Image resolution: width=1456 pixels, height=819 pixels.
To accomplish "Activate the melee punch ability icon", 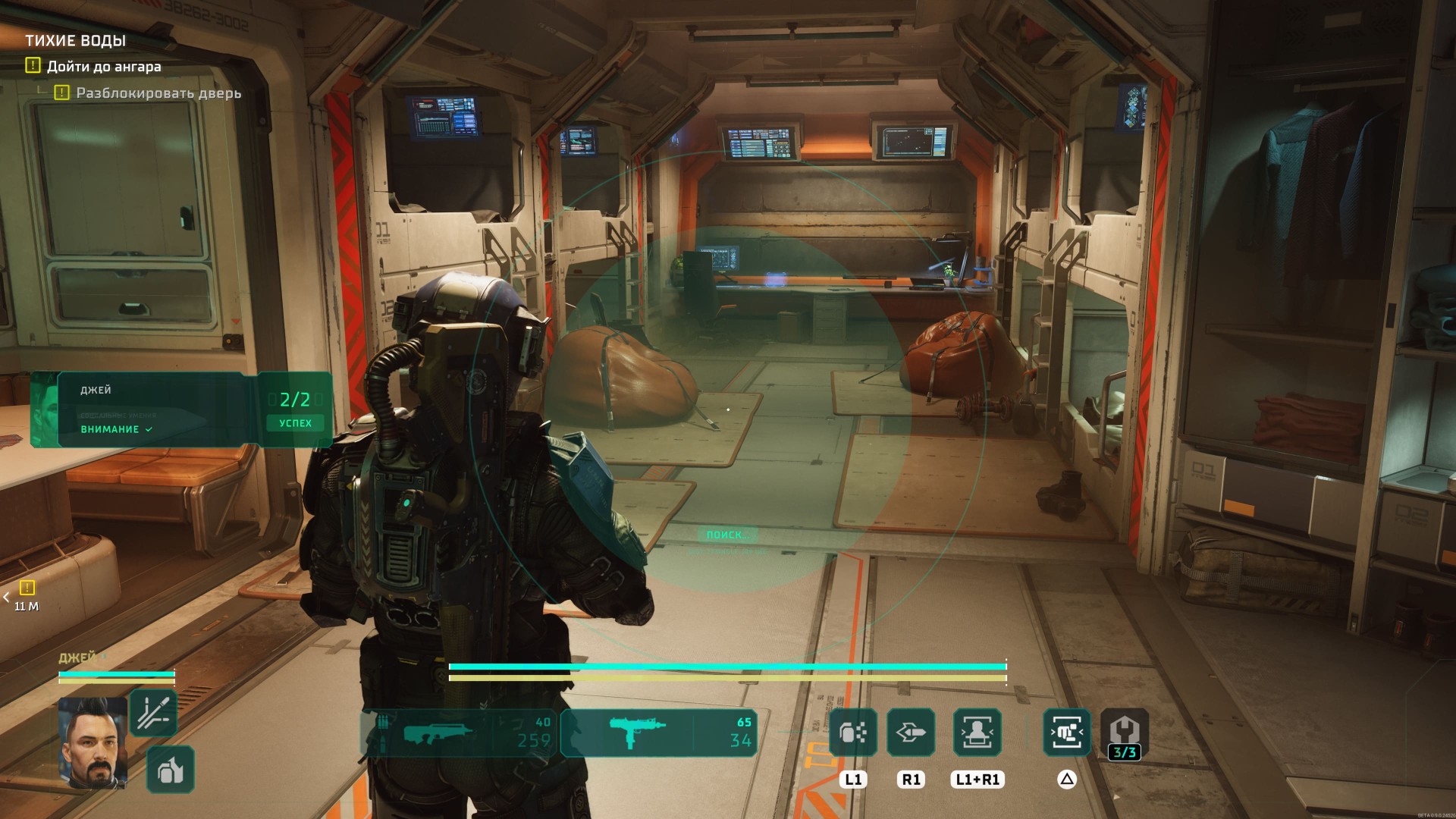I will 1067,733.
